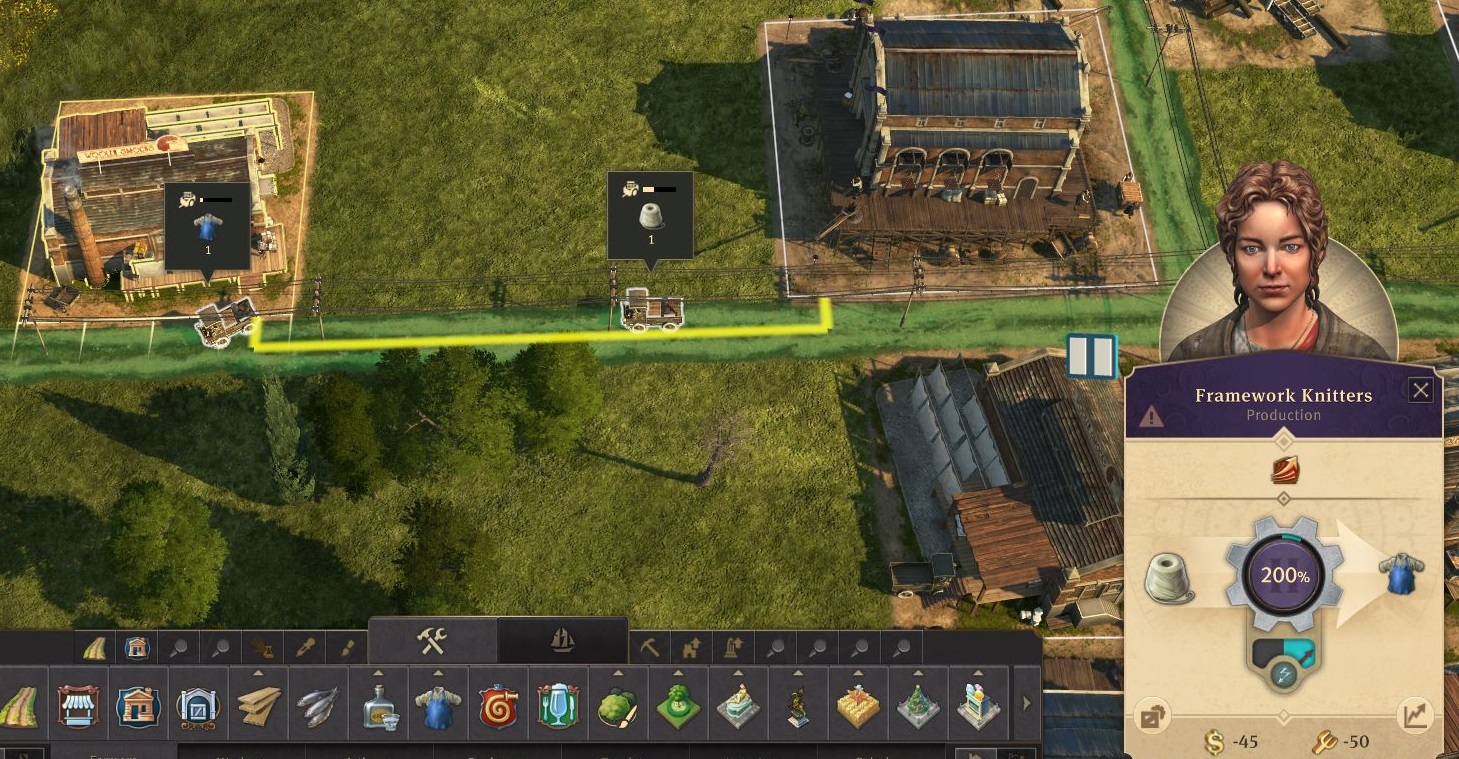Image resolution: width=1459 pixels, height=759 pixels.
Task: Switch to the ship construction tab
Action: click(x=563, y=641)
